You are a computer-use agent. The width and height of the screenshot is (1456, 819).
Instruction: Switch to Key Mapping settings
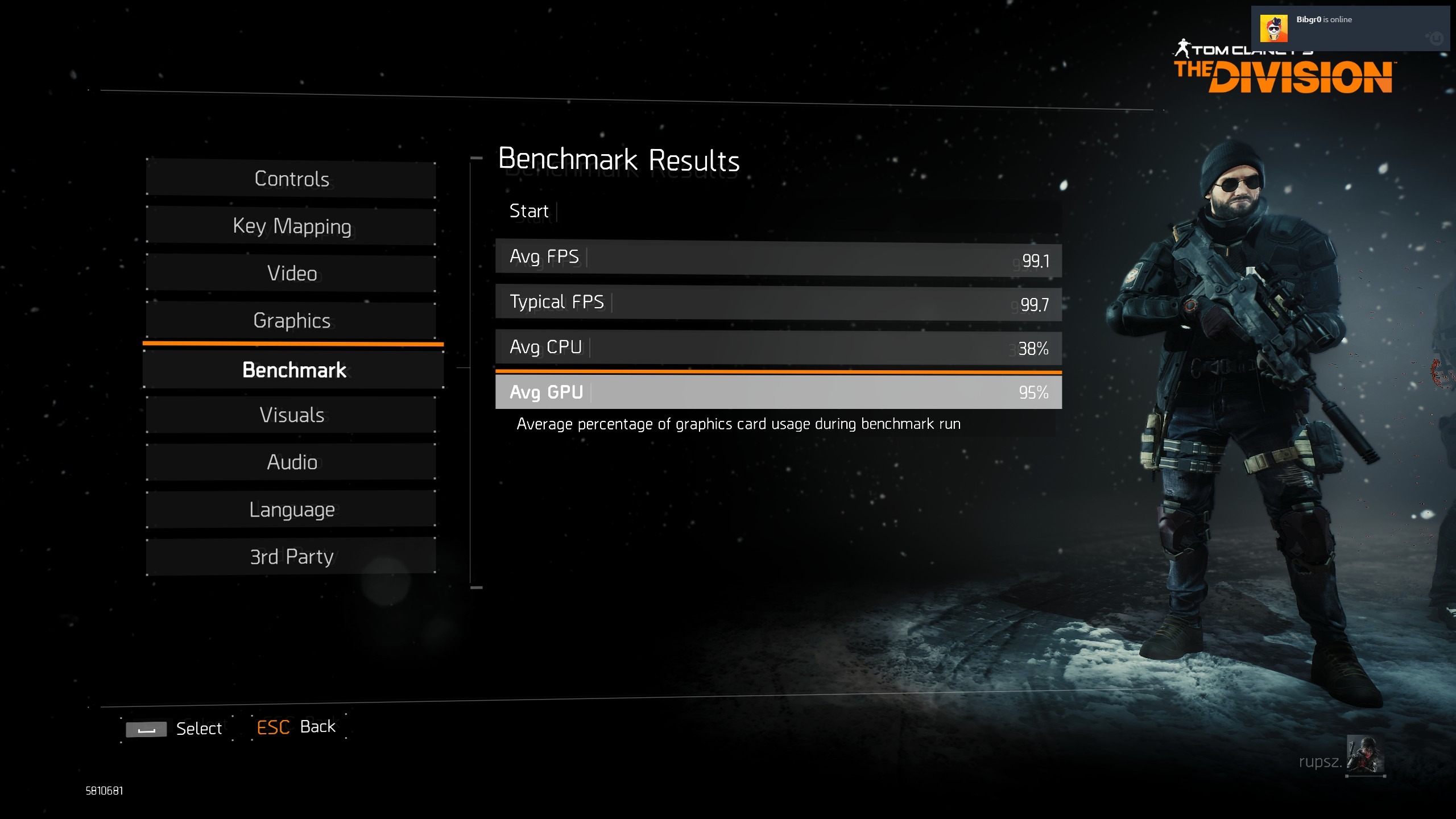coord(291,226)
